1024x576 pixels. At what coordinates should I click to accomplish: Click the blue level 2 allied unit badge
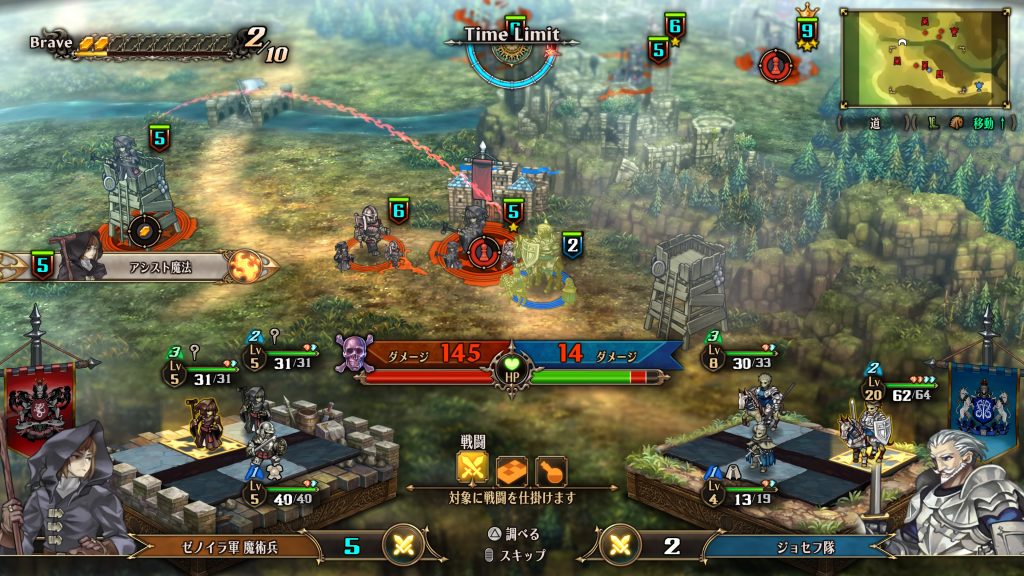[x=572, y=245]
